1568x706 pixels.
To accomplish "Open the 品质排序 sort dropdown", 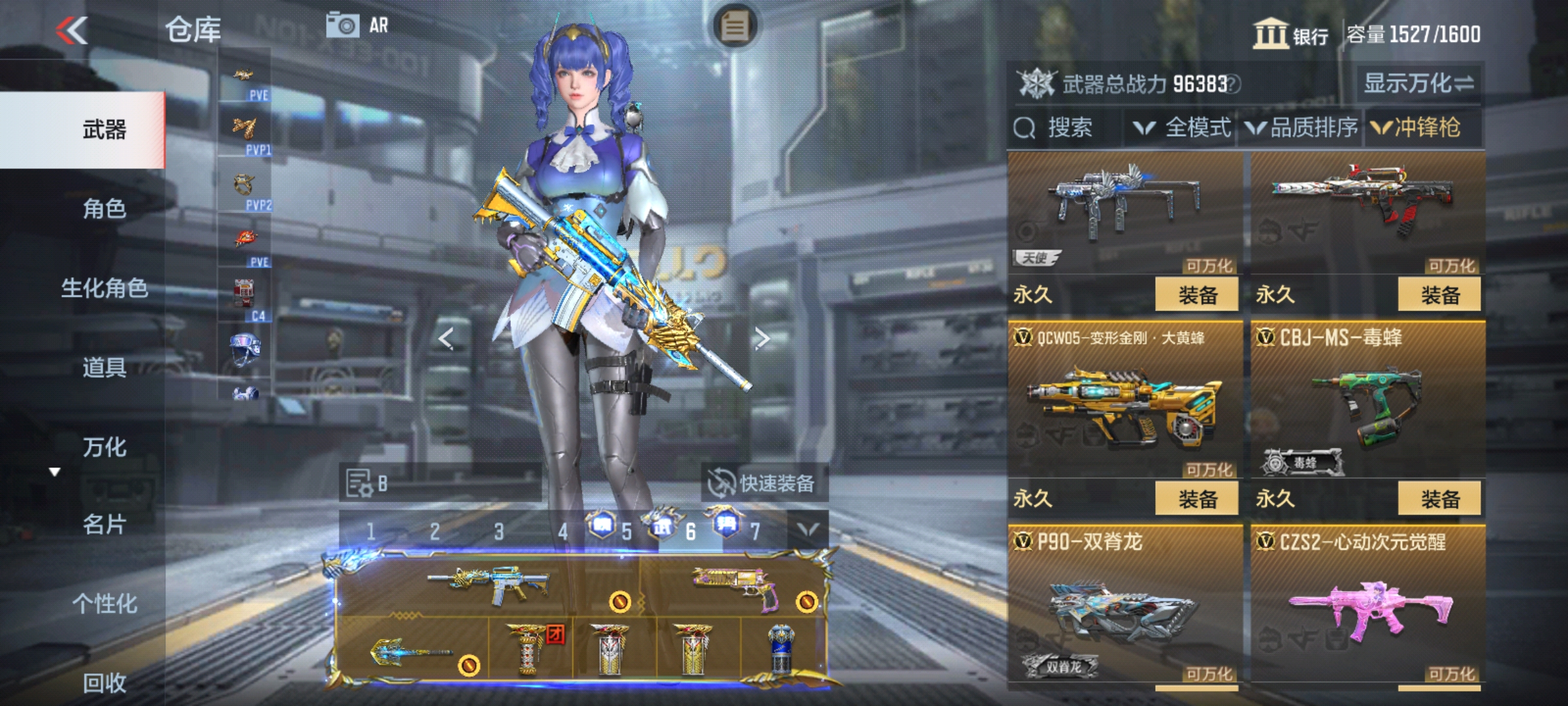I will click(1303, 127).
